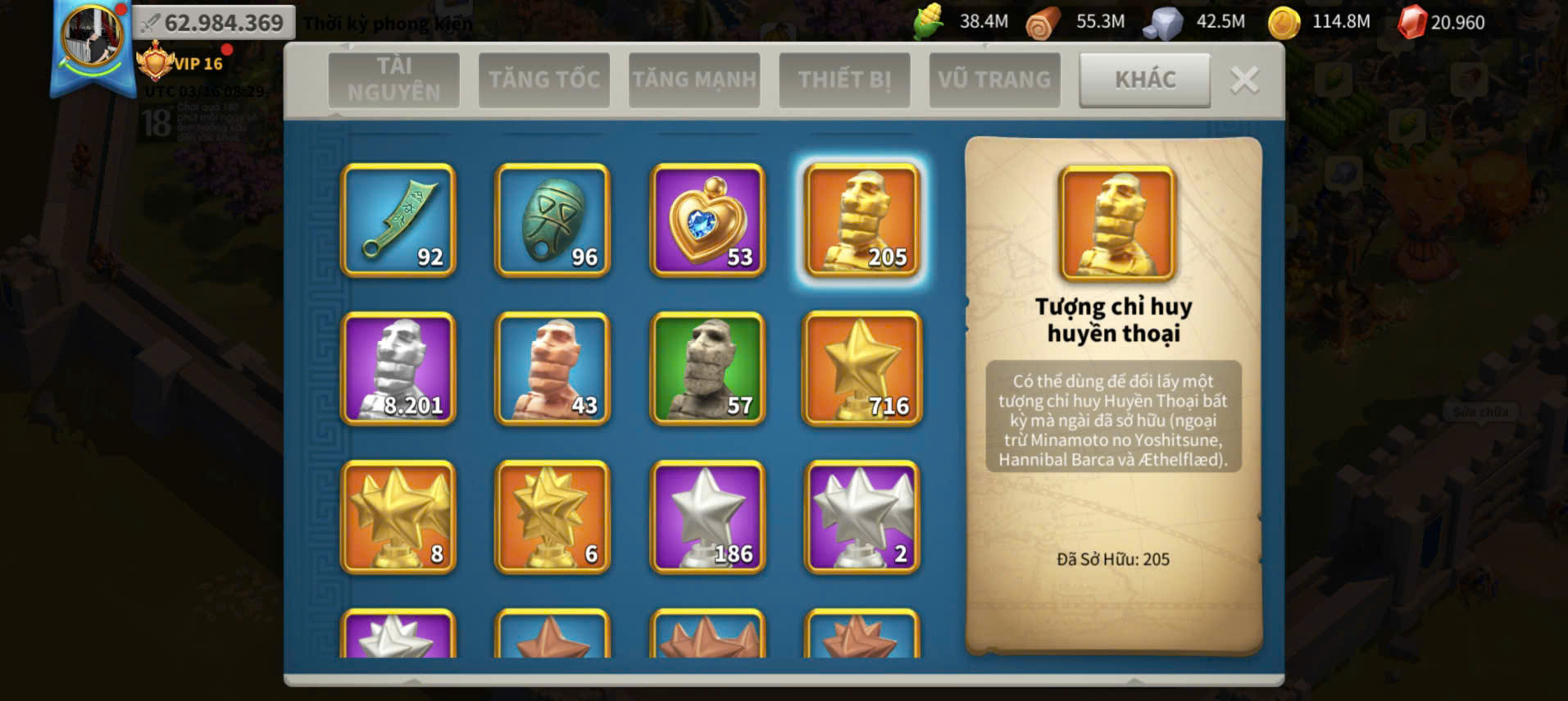This screenshot has width=1568, height=701.
Task: Choose the grey stone statue with 57
Action: tap(707, 369)
